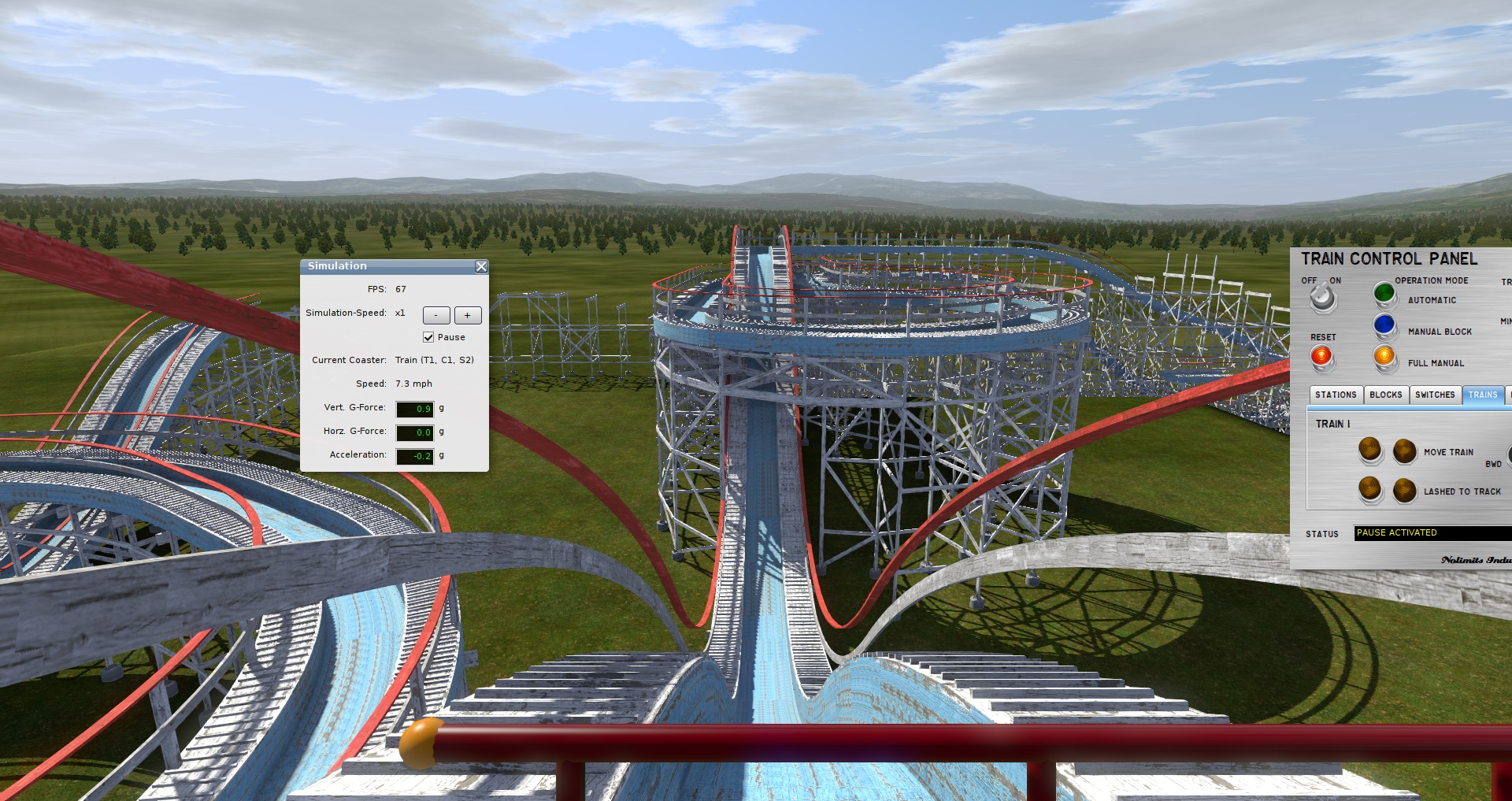1512x801 pixels.
Task: Show the Switches tab
Action: pos(1435,395)
